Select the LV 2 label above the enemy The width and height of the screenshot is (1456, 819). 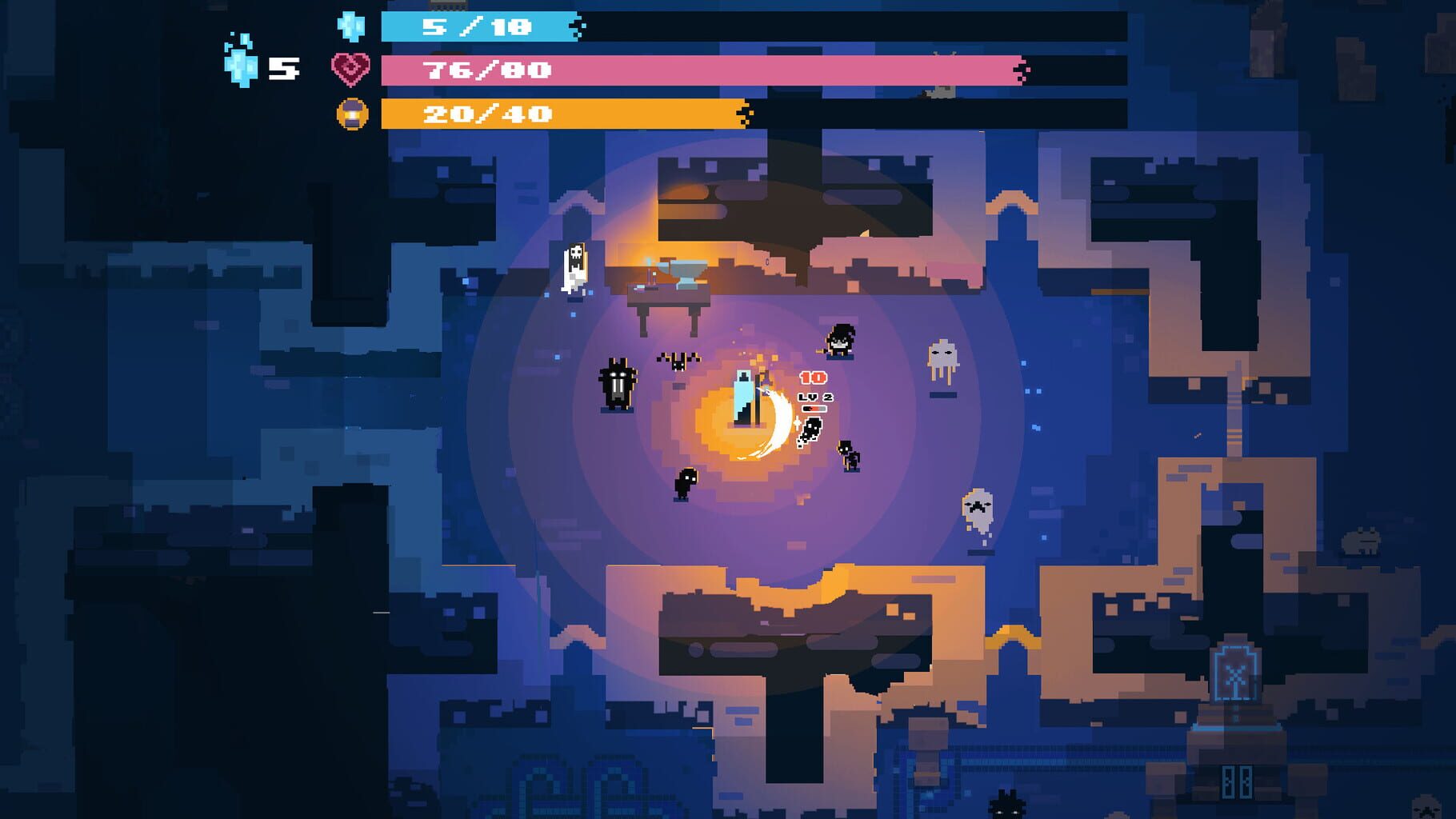815,397
